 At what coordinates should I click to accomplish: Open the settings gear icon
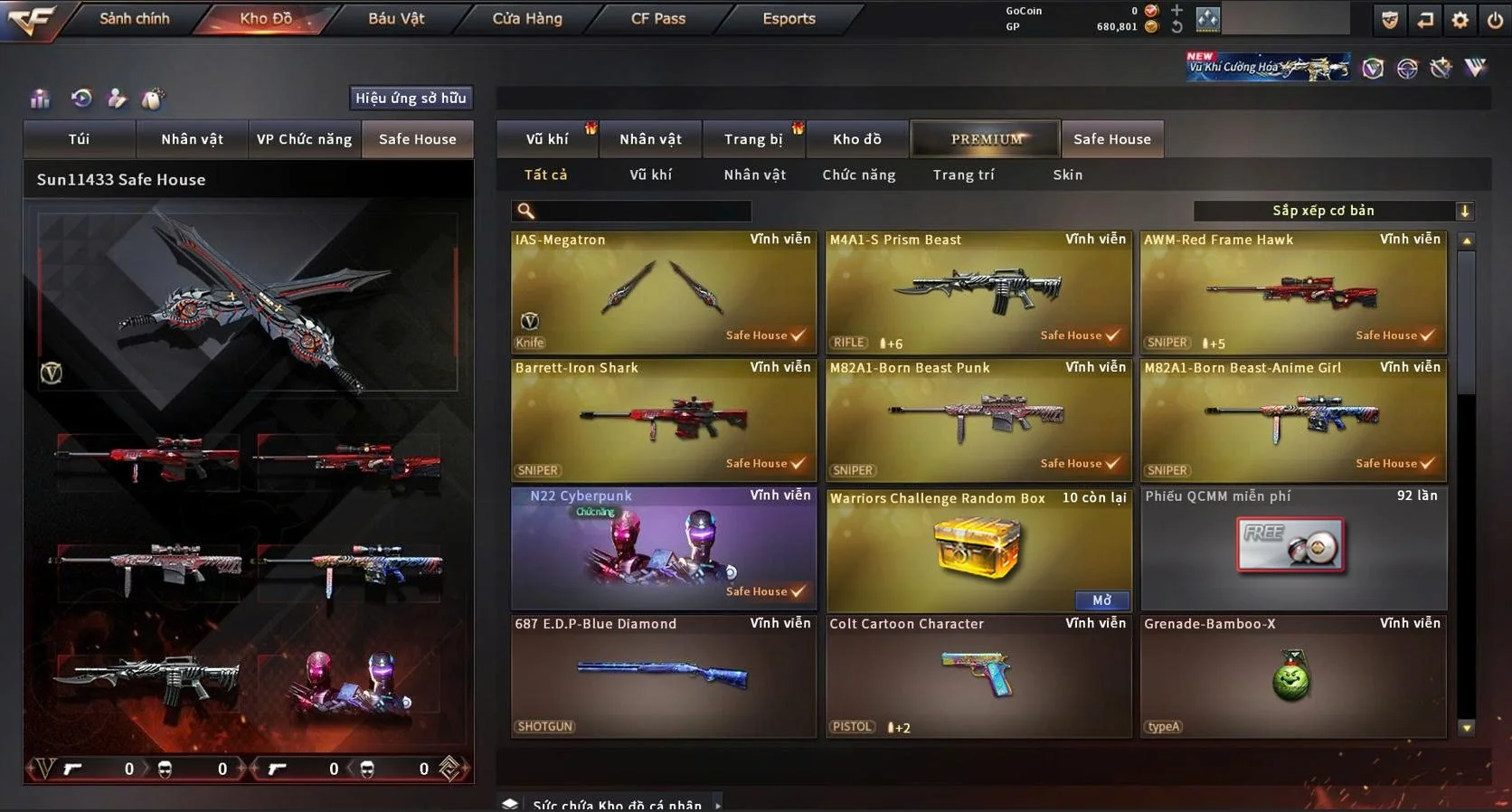[1460, 20]
